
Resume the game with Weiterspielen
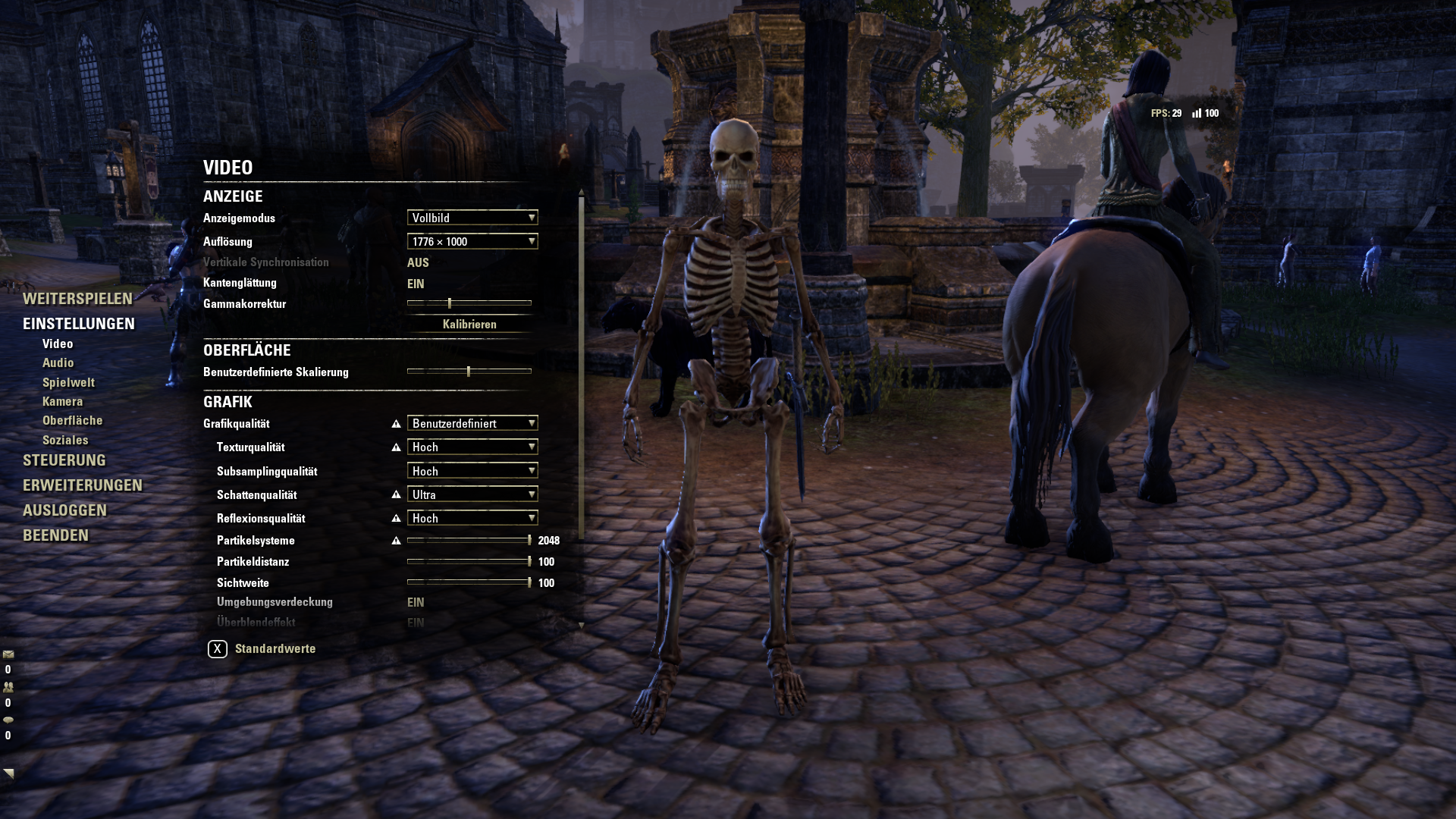tap(77, 299)
